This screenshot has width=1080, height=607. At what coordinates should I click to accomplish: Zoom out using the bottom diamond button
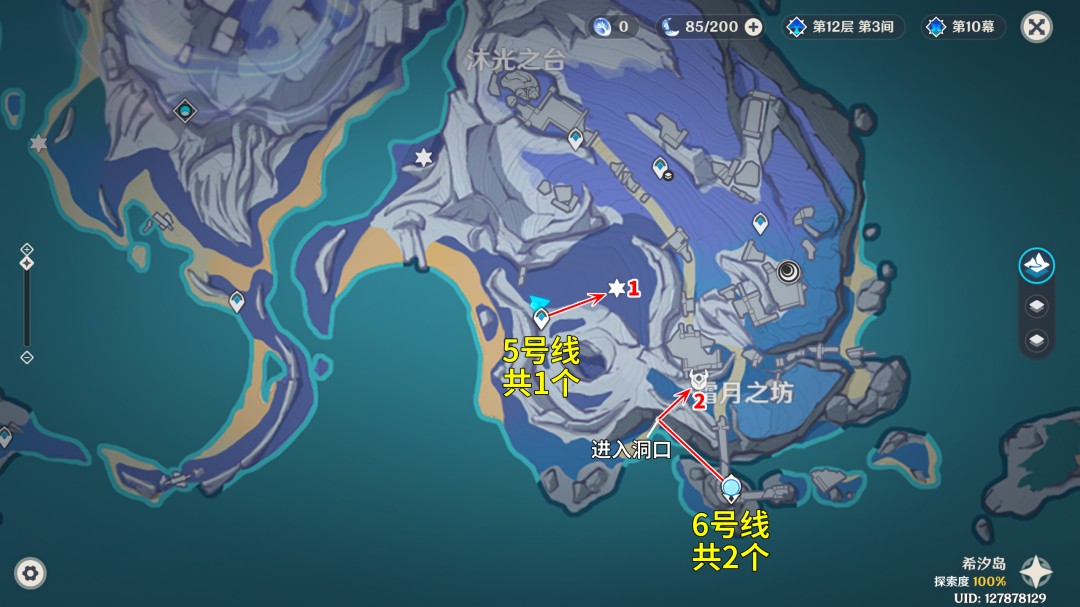27,357
